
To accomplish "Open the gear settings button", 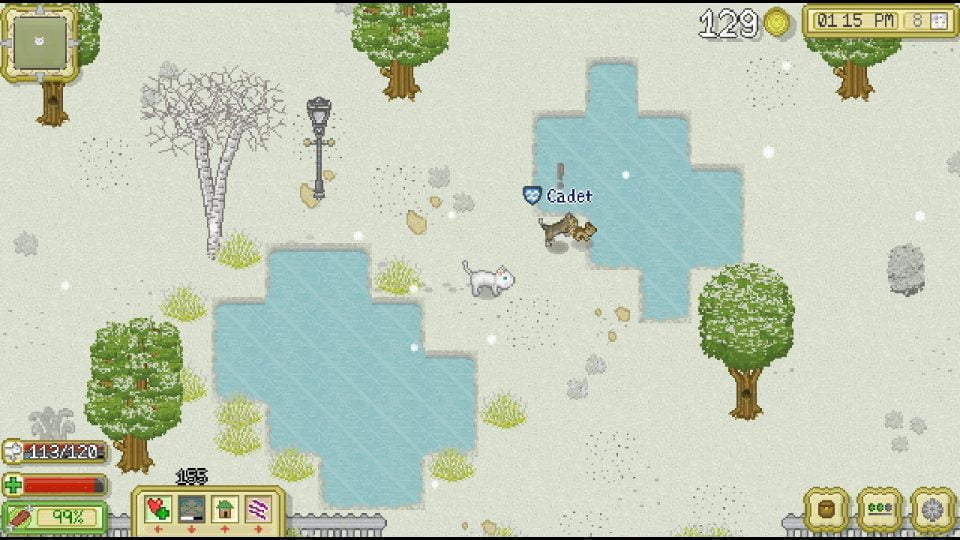I will tap(932, 509).
